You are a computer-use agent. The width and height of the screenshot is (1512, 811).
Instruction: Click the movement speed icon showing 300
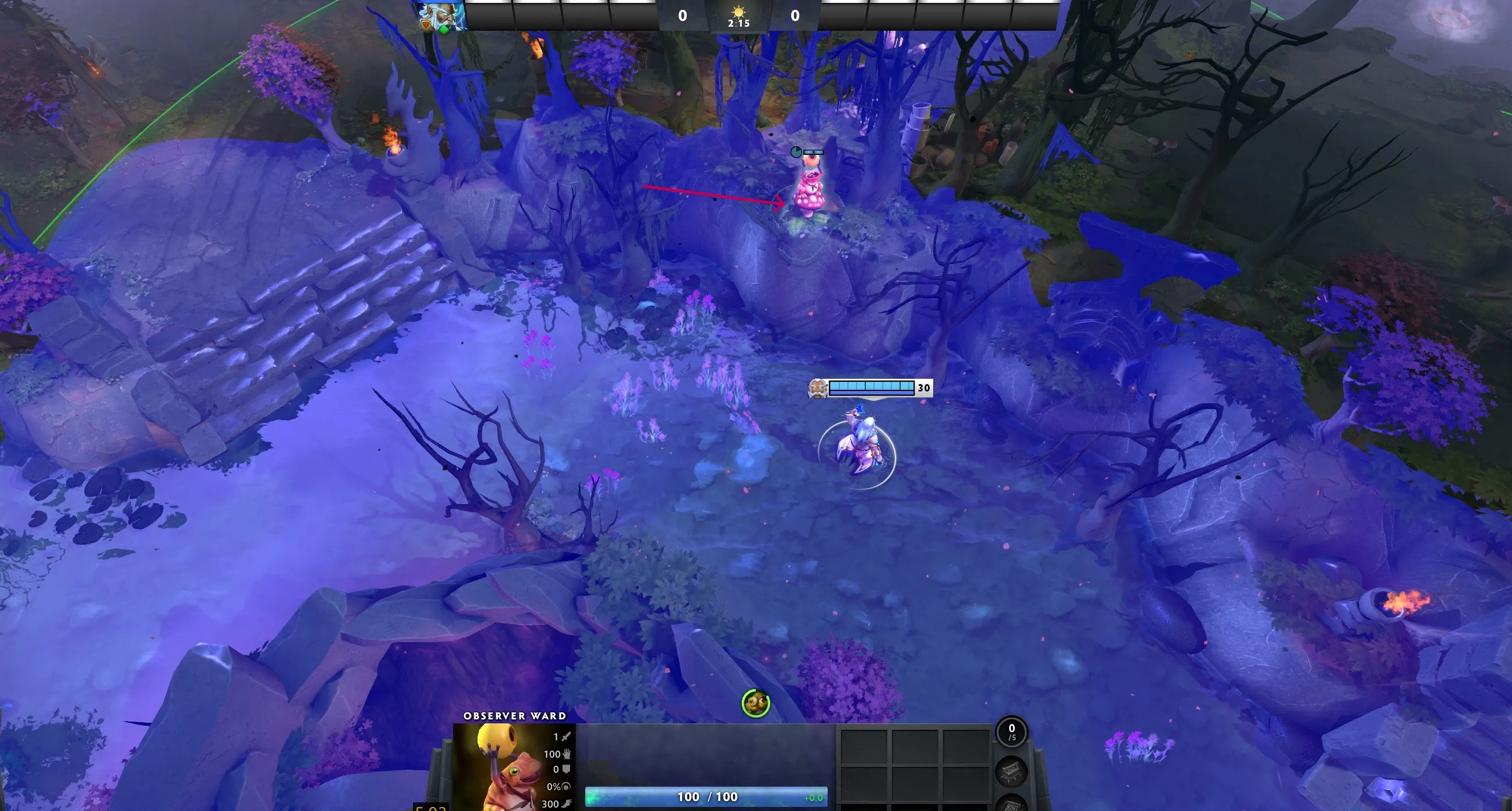pos(567,805)
